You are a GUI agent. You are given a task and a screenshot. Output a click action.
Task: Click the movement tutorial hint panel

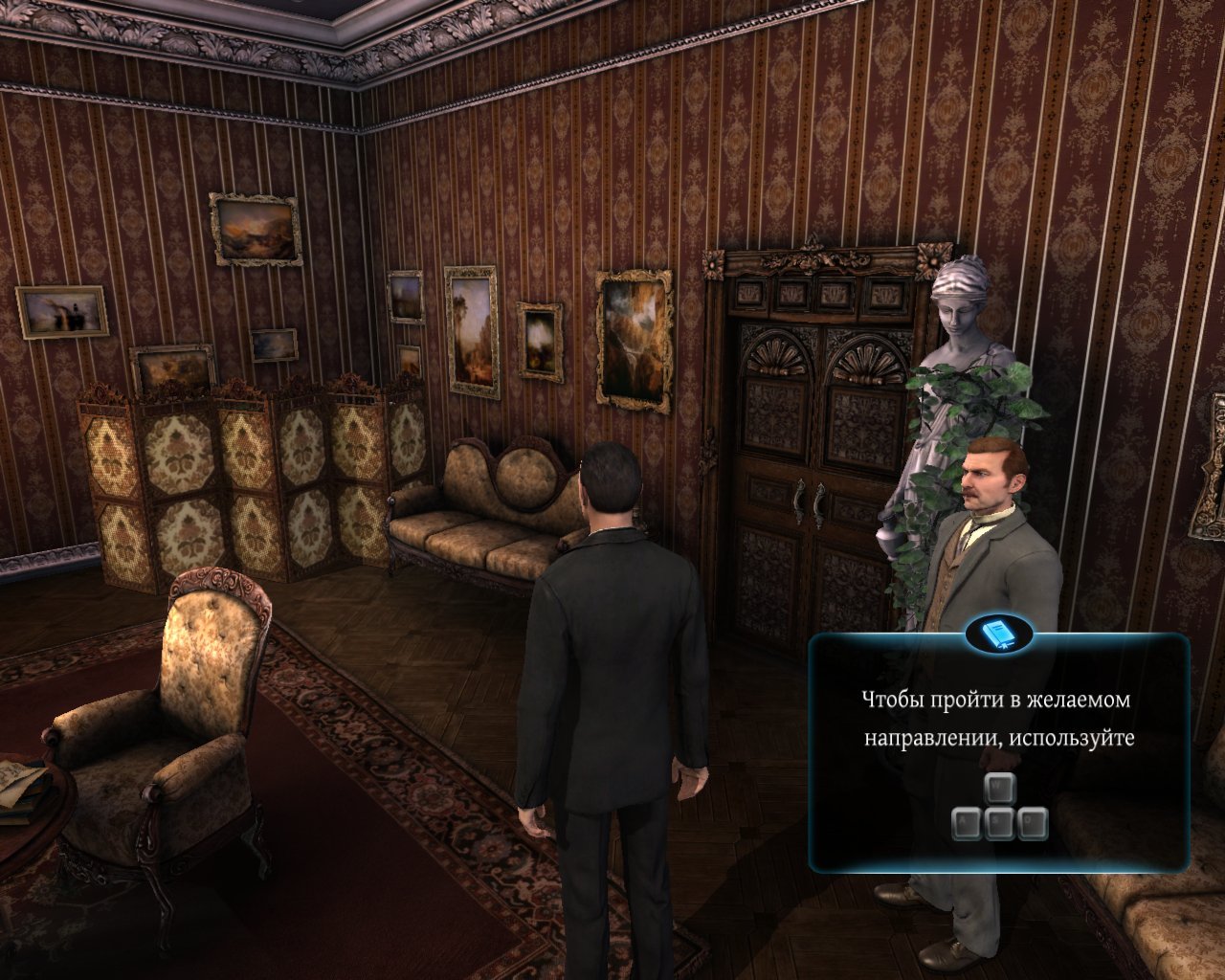point(999,756)
